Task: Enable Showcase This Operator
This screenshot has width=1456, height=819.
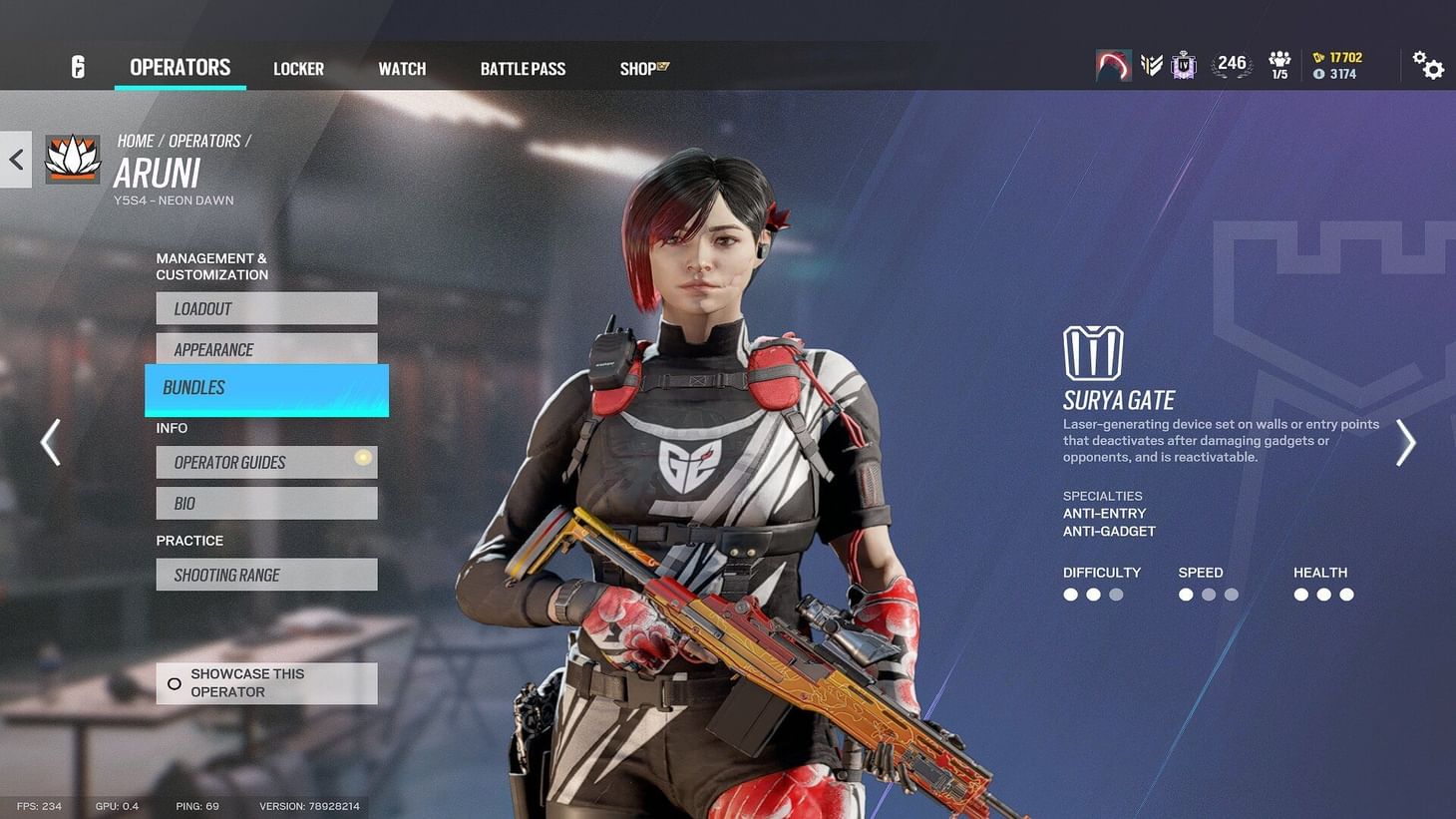Action: (265, 682)
